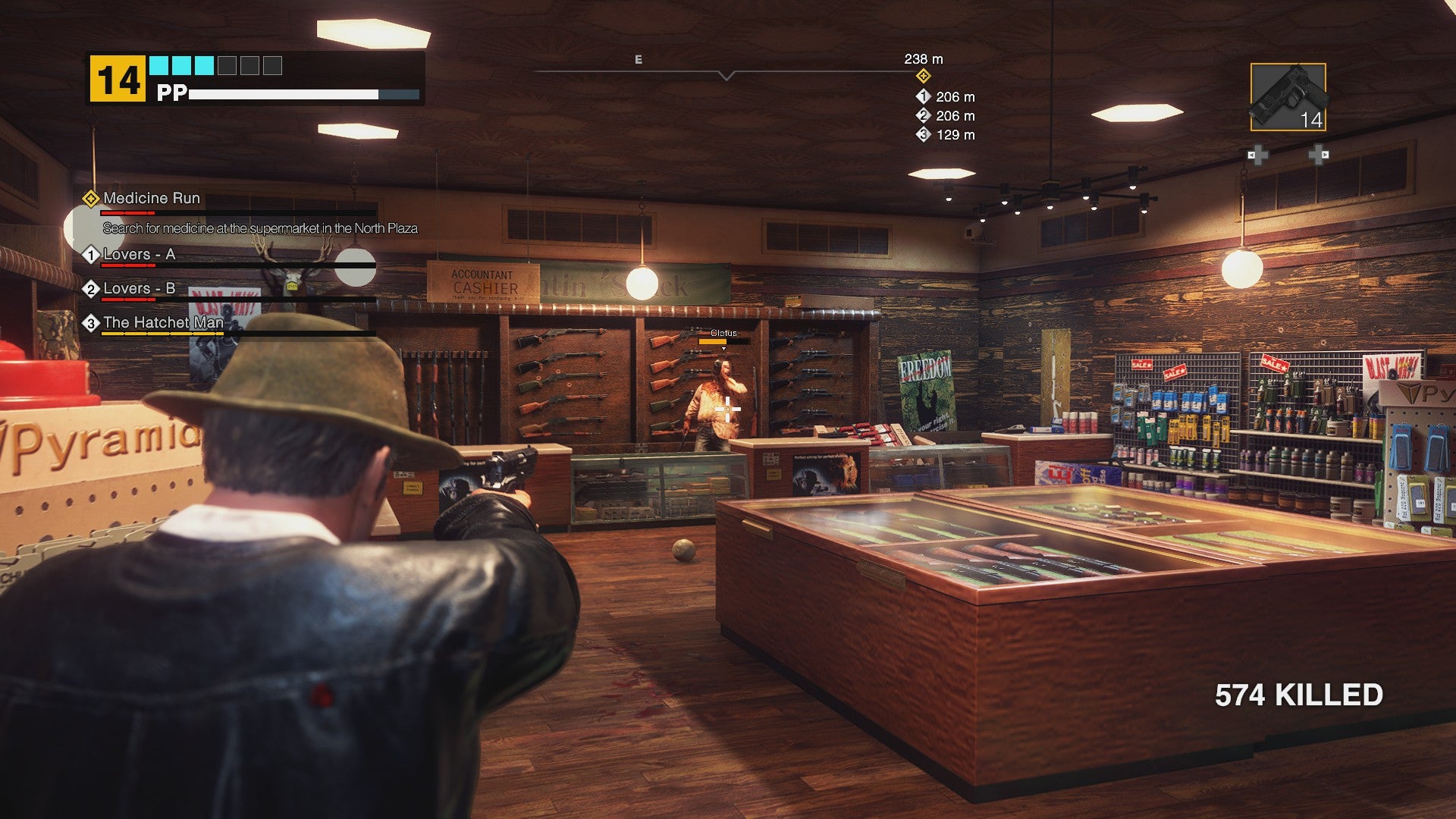The height and width of the screenshot is (819, 1456).
Task: Select the Lovers - A mission entry
Action: click(139, 255)
